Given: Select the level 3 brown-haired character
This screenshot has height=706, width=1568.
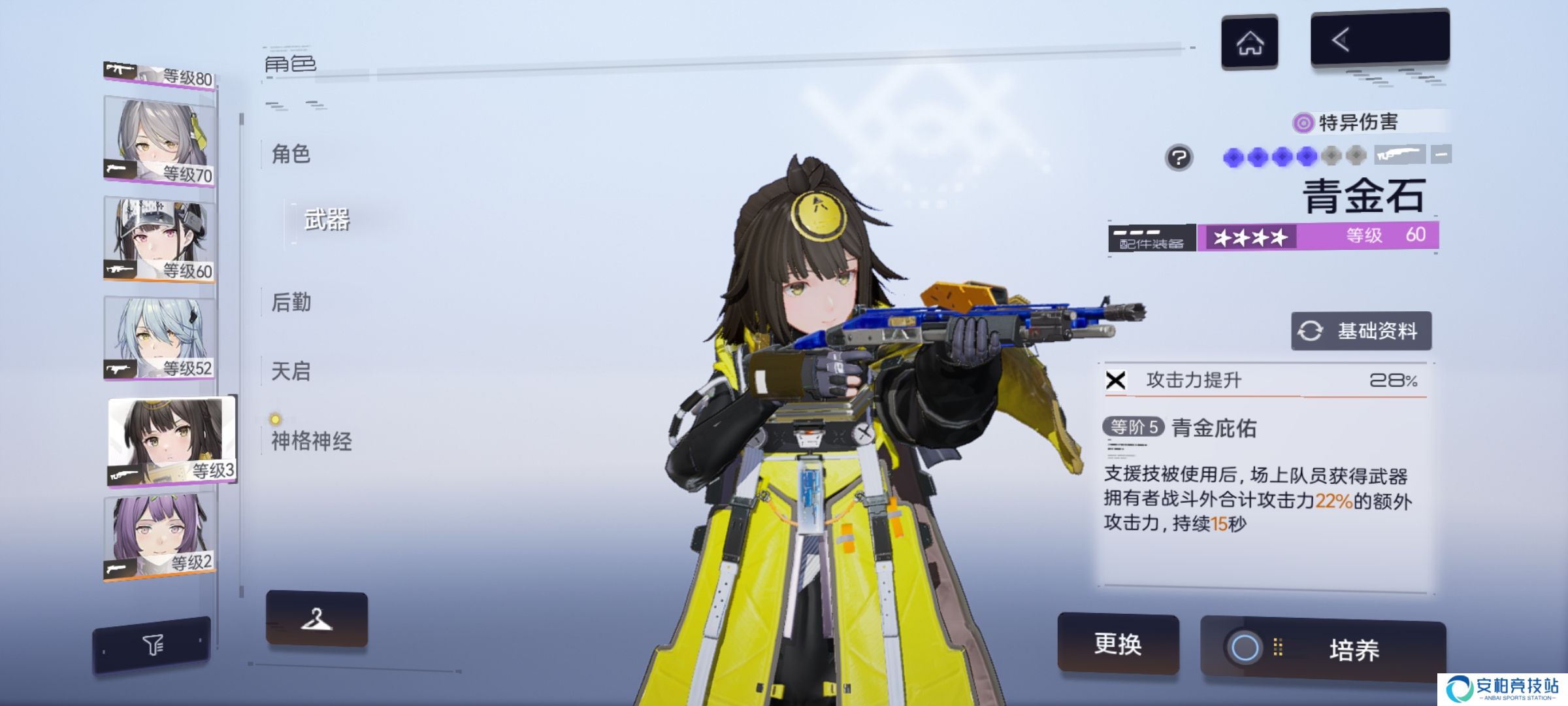Looking at the screenshot, I should (171, 440).
